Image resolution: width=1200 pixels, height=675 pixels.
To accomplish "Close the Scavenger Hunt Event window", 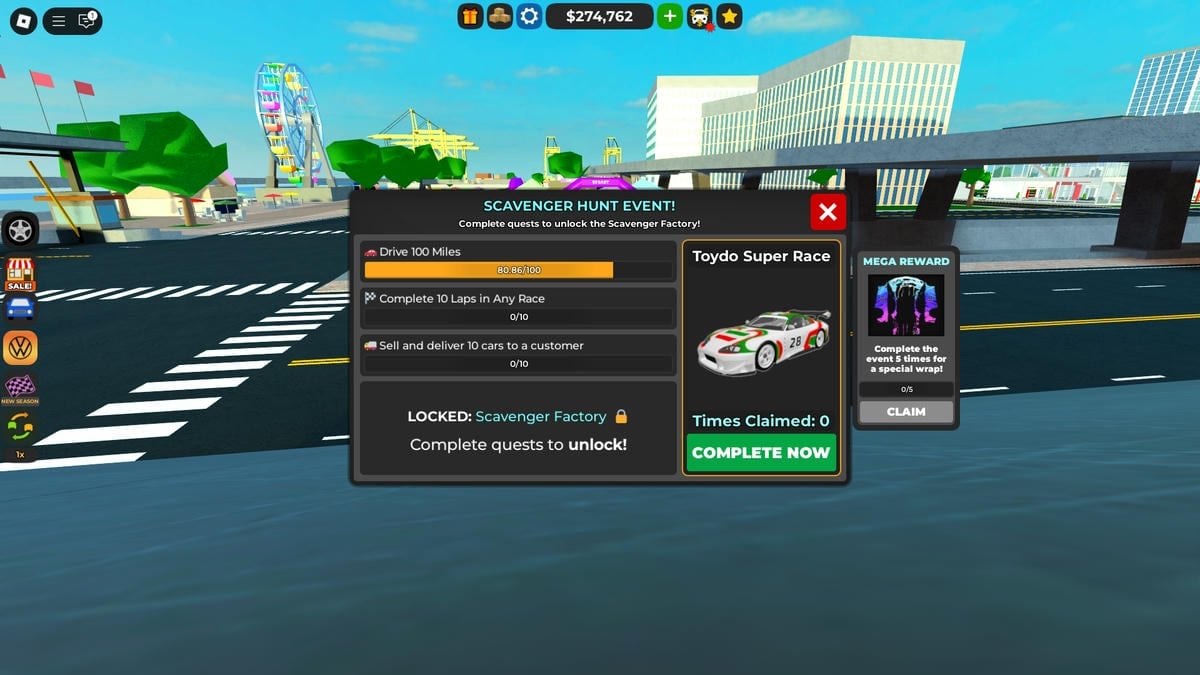I will (x=828, y=212).
